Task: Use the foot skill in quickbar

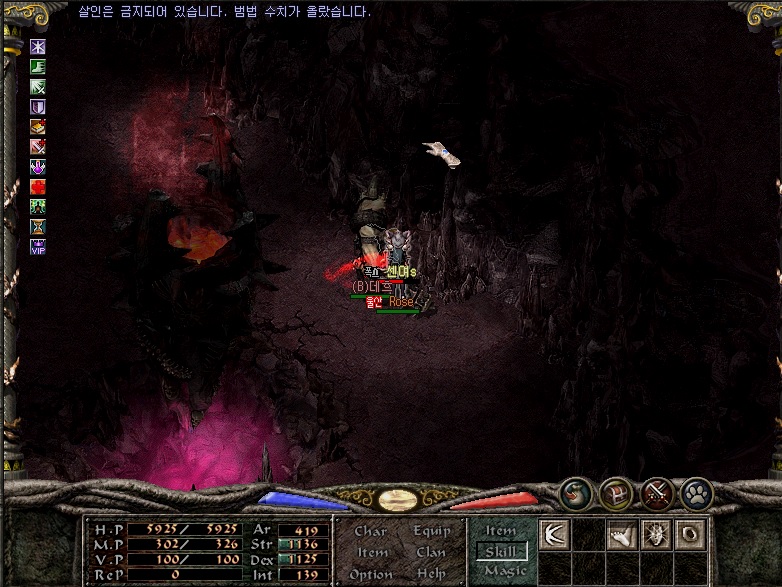Action: [622, 534]
